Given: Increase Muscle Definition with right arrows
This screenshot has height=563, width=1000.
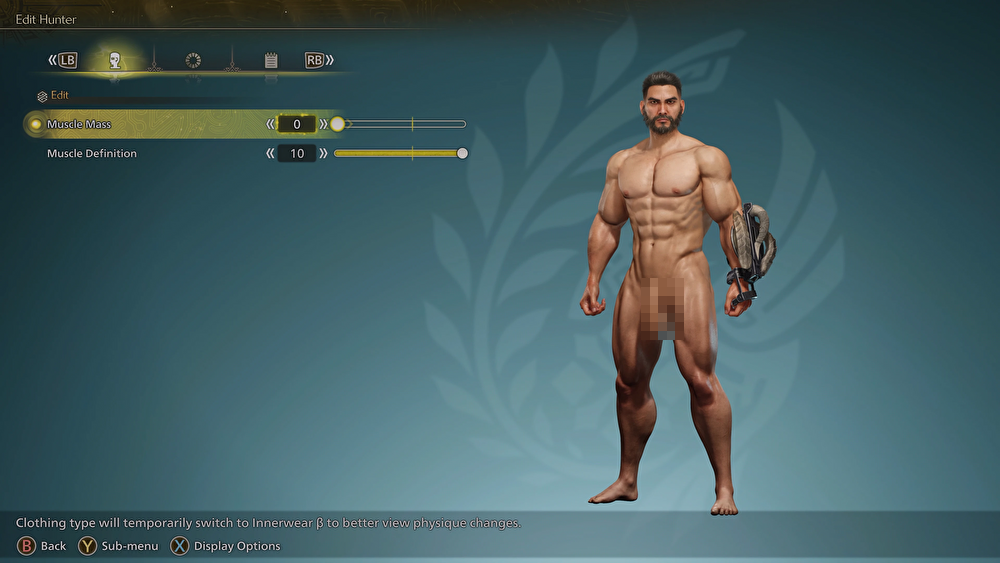Looking at the screenshot, I should tap(324, 154).
